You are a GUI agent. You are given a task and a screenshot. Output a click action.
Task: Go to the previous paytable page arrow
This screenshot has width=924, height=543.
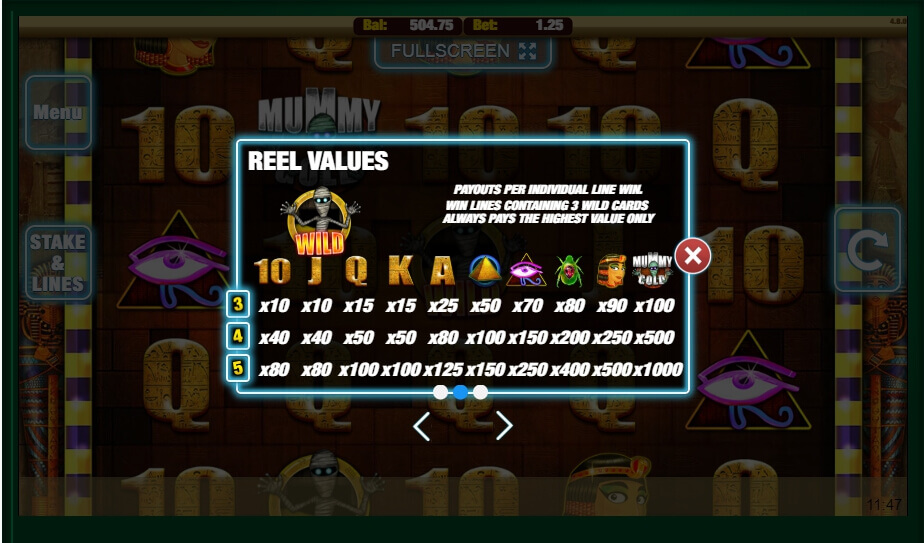pyautogui.click(x=422, y=427)
